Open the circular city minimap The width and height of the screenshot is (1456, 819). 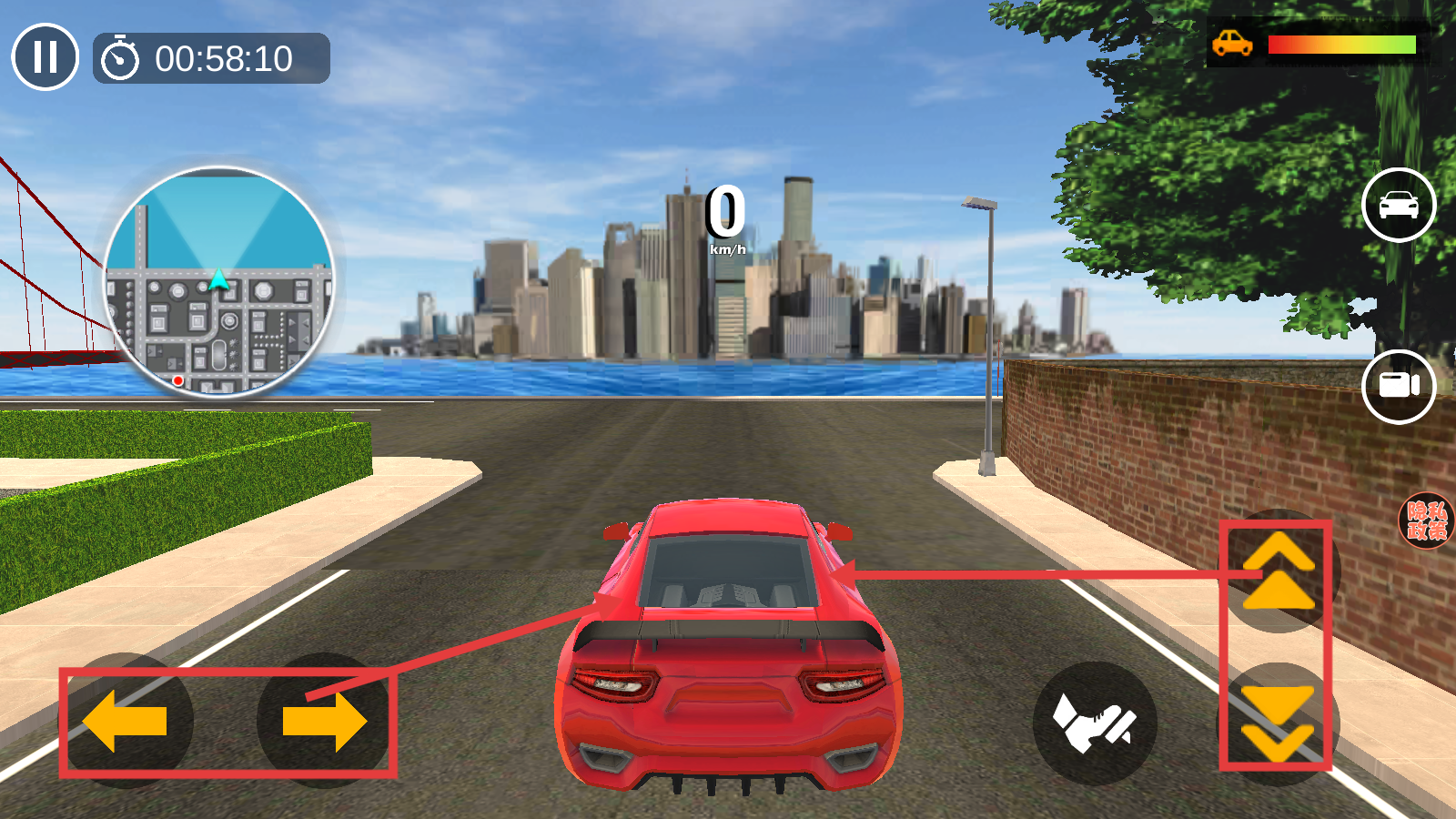tap(218, 282)
